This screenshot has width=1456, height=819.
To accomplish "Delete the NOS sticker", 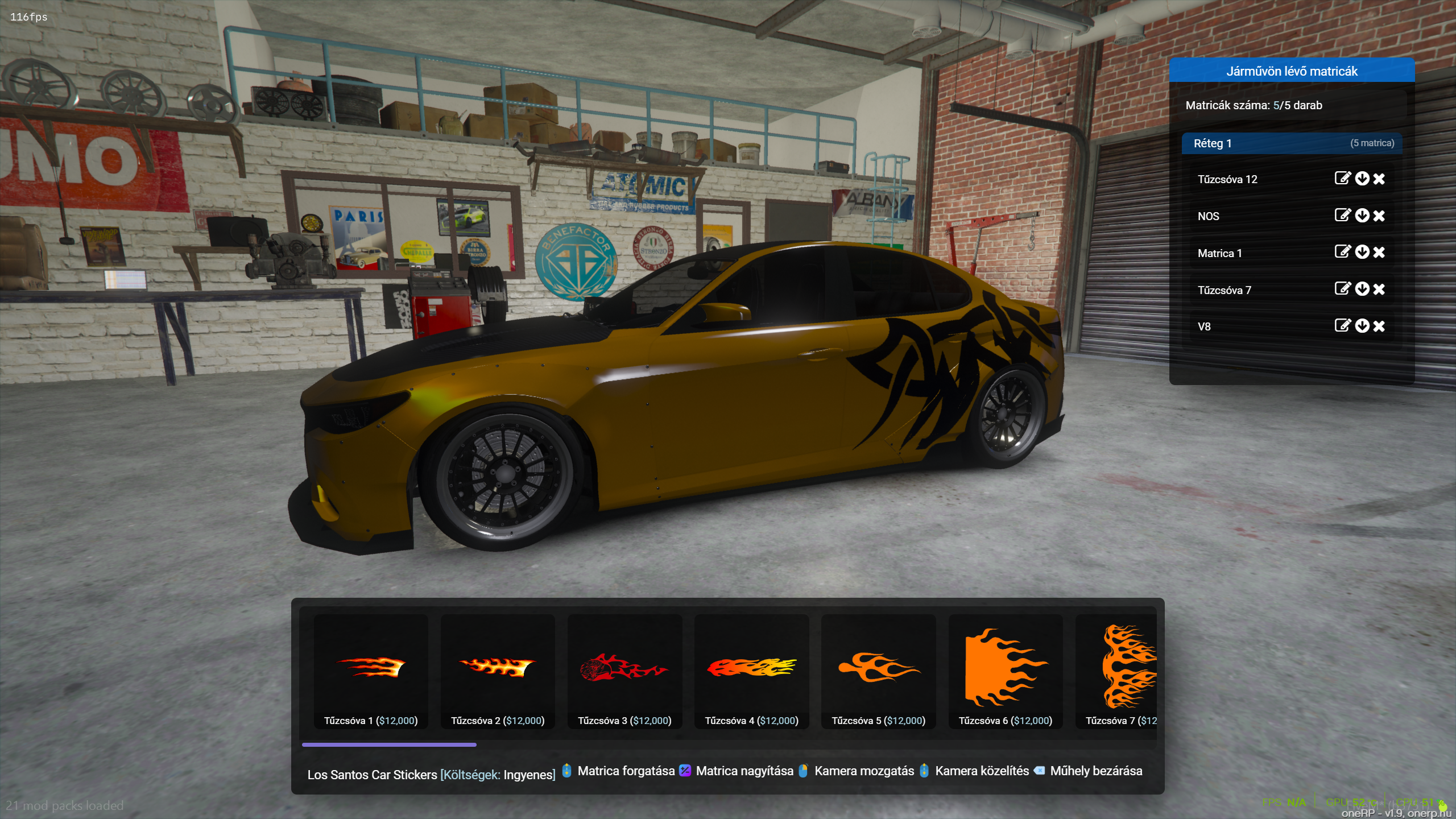I will point(1379,216).
